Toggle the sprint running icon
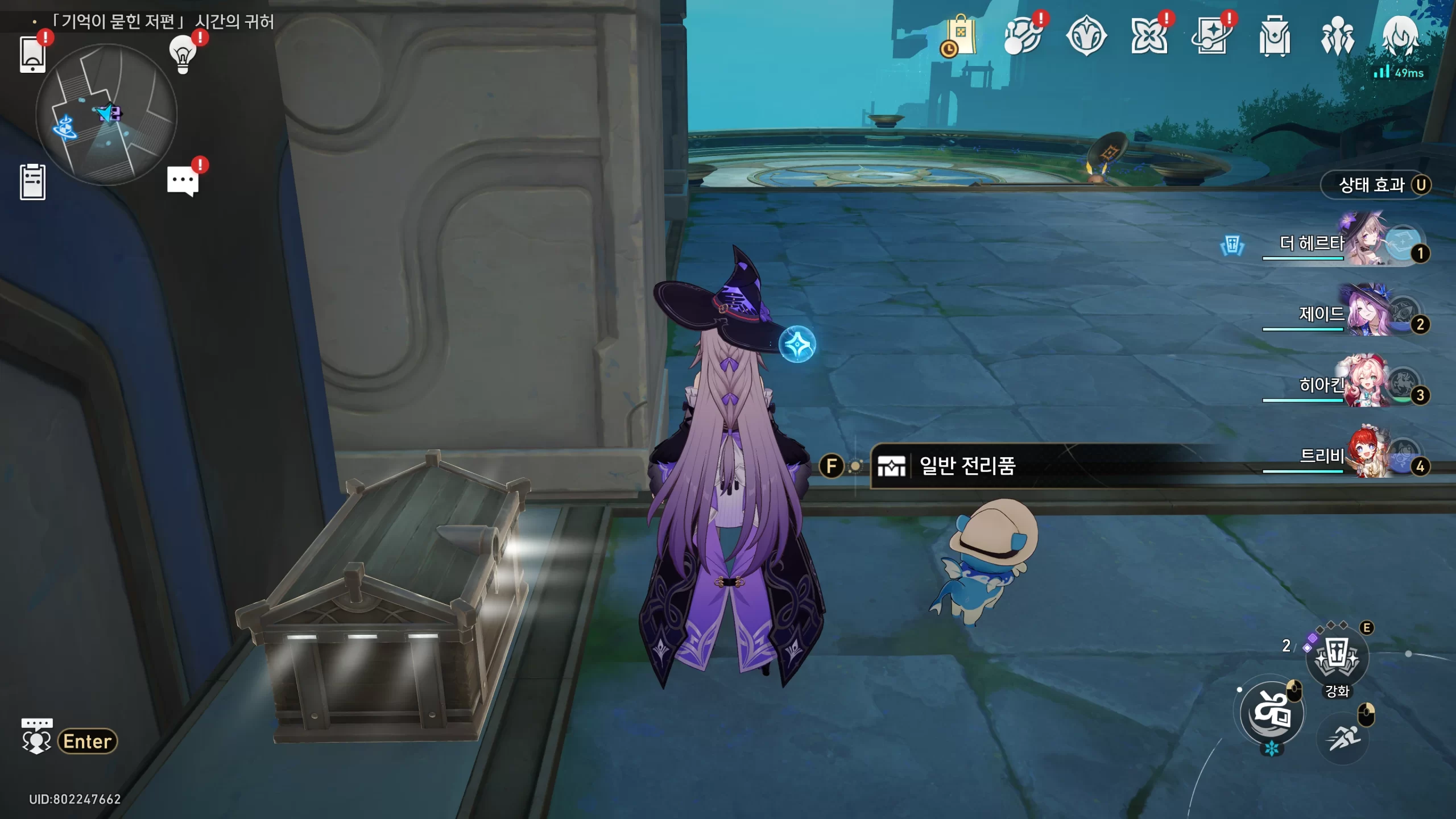Image resolution: width=1456 pixels, height=819 pixels. (x=1342, y=738)
